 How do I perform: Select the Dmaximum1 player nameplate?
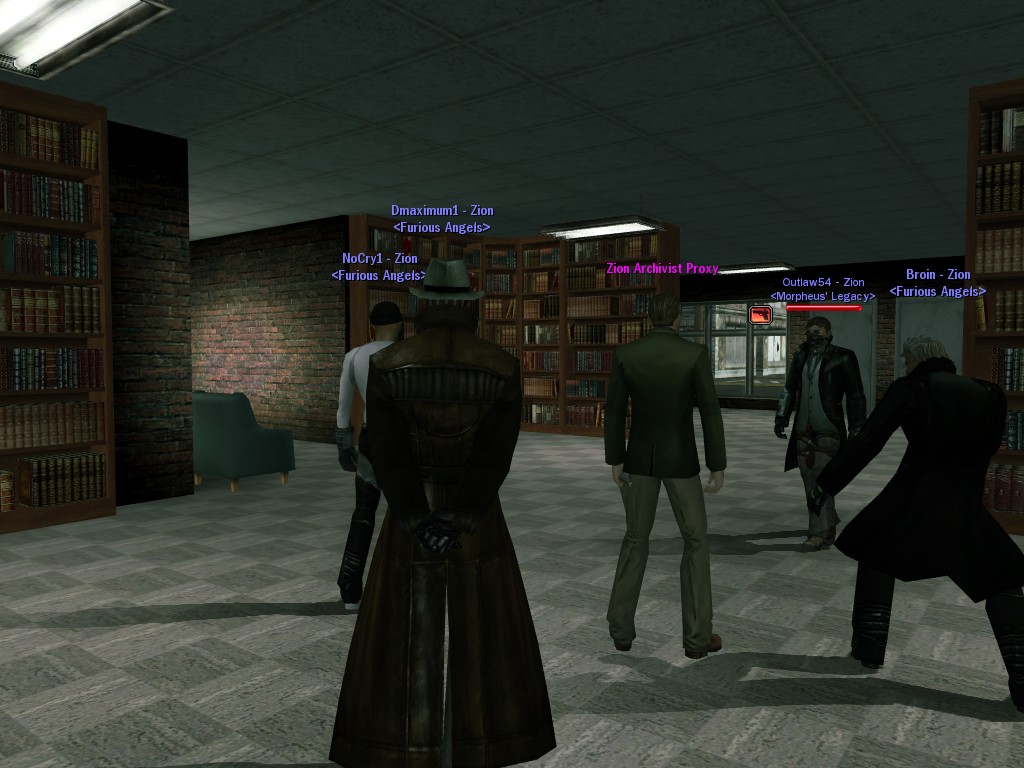pos(441,211)
